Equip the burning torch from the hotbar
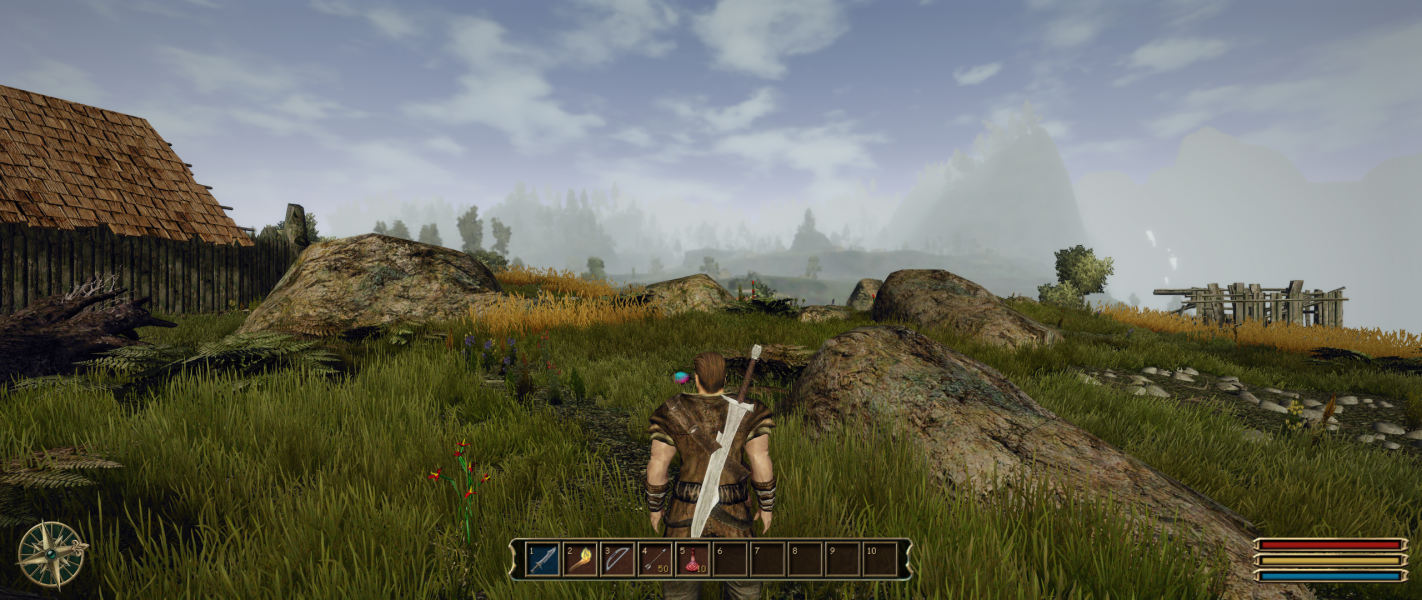1422x600 pixels. click(580, 559)
